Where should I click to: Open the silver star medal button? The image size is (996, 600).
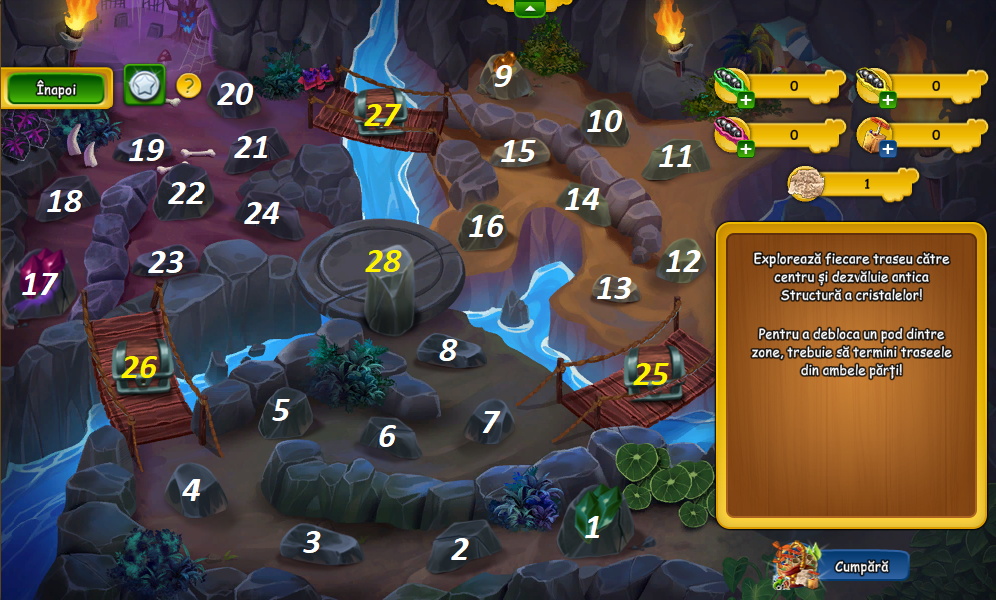pos(144,86)
